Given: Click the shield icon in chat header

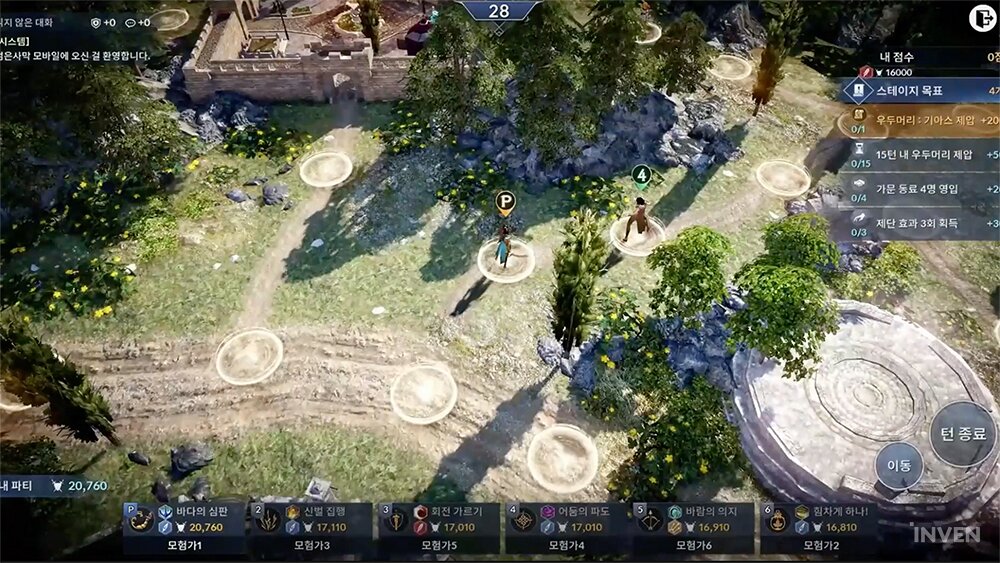Looking at the screenshot, I should point(96,22).
